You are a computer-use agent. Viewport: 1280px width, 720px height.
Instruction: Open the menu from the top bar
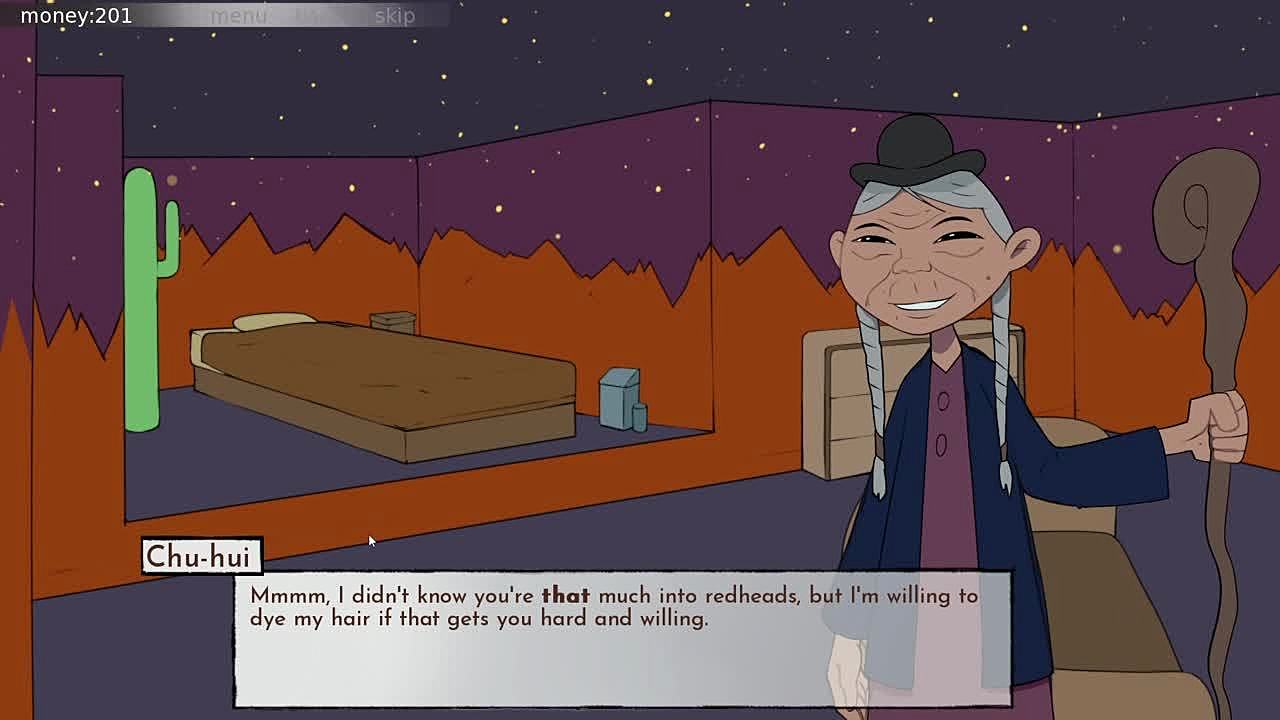tap(238, 16)
